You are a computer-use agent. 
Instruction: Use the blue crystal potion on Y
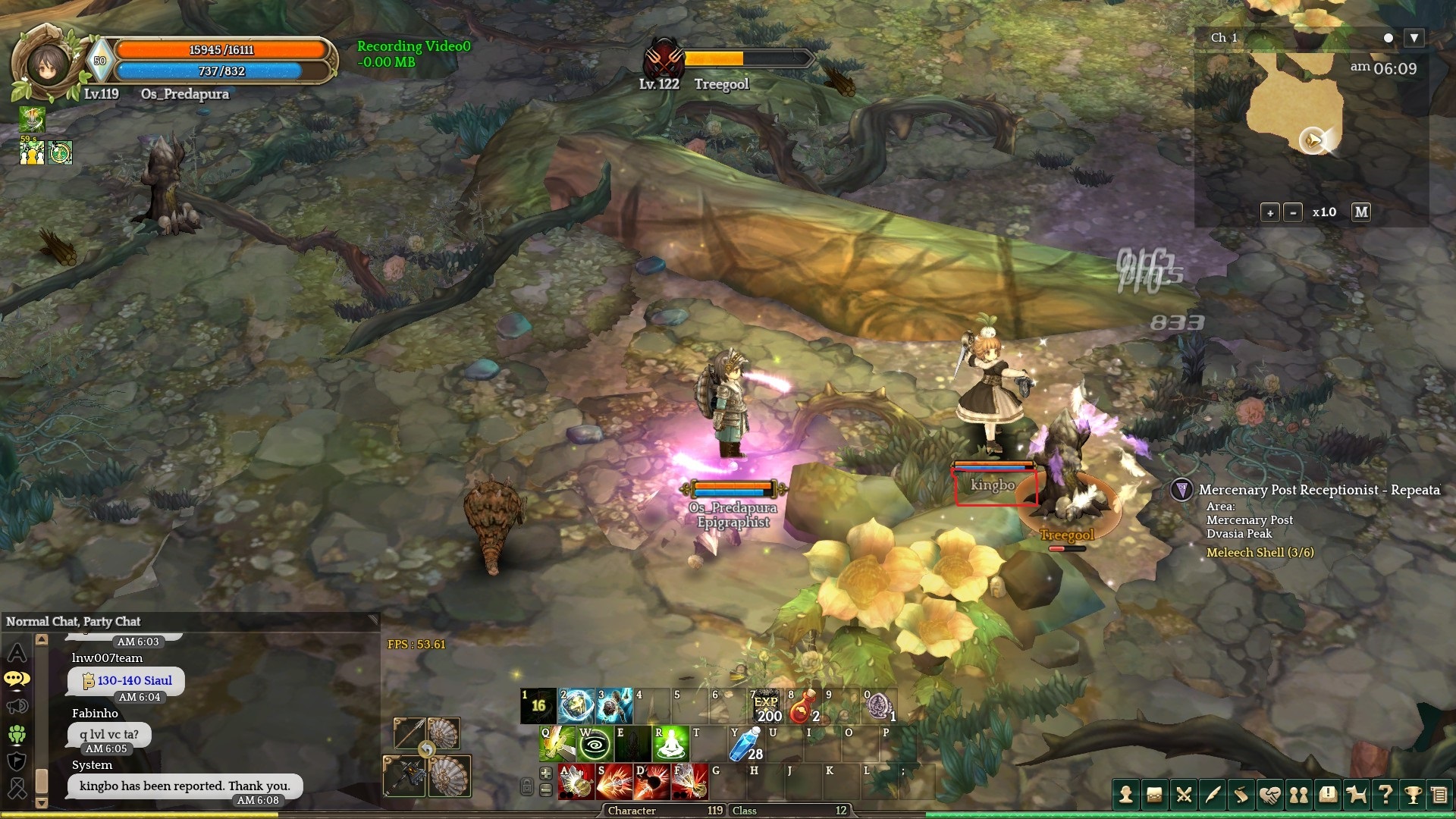coord(745,744)
